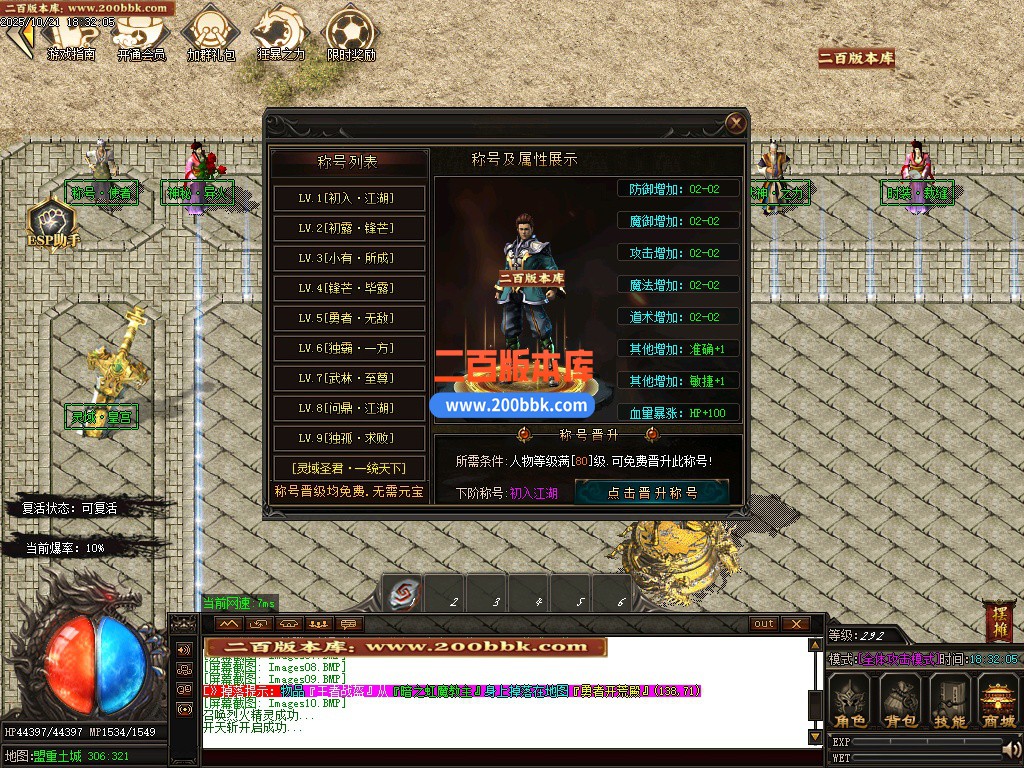Open the 背包 backpack

[900, 700]
